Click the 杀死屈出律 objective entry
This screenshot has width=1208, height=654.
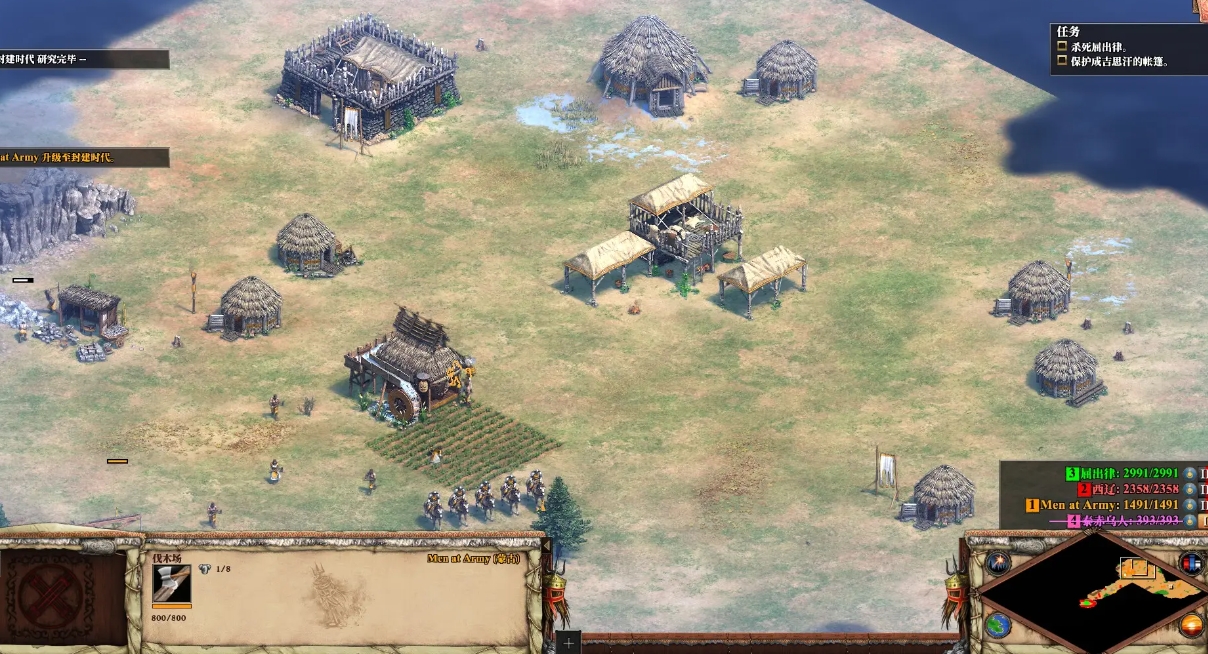1099,47
